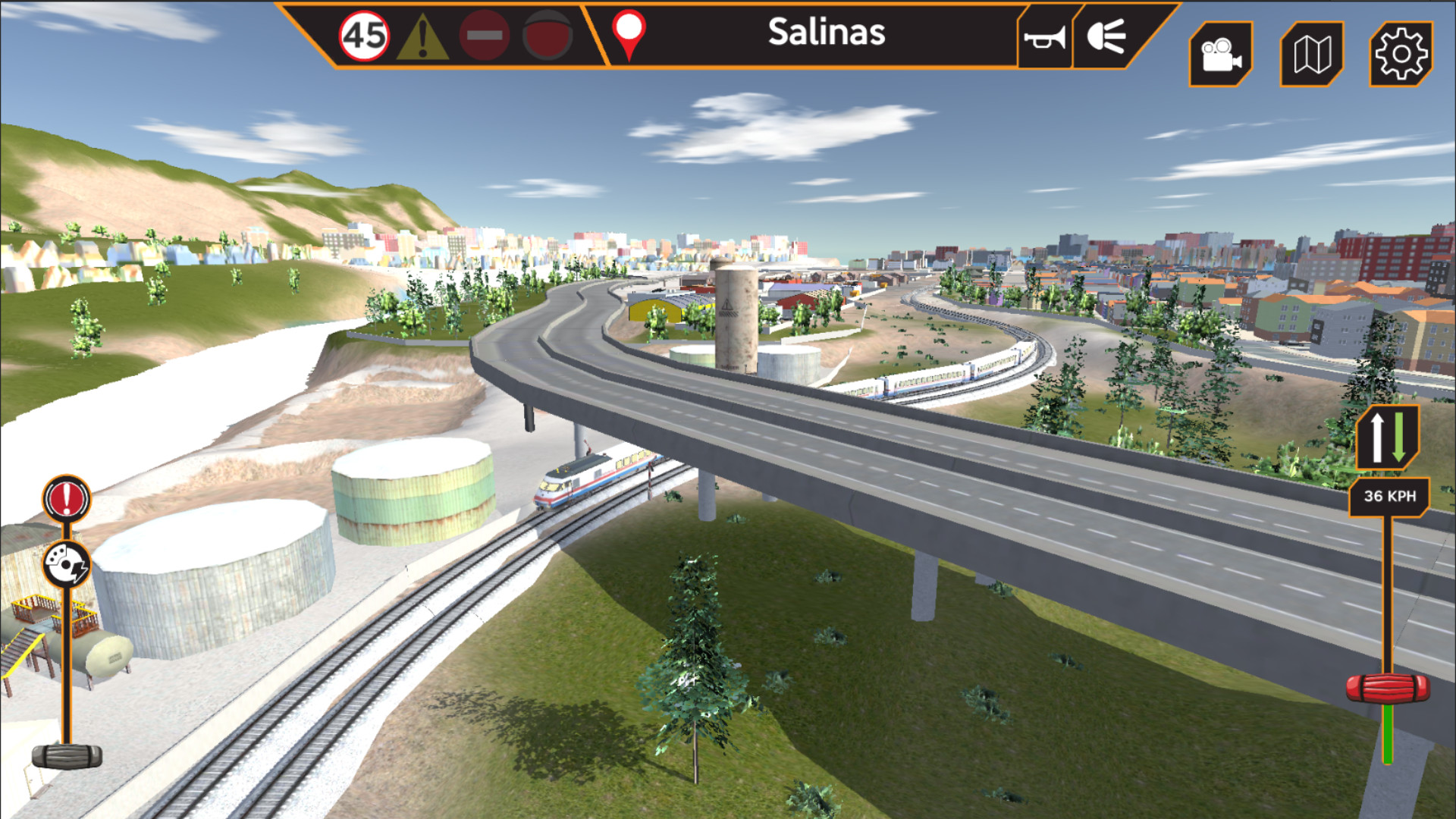Viewport: 1456px width, 819px height.
Task: Open the route map
Action: point(1310,52)
